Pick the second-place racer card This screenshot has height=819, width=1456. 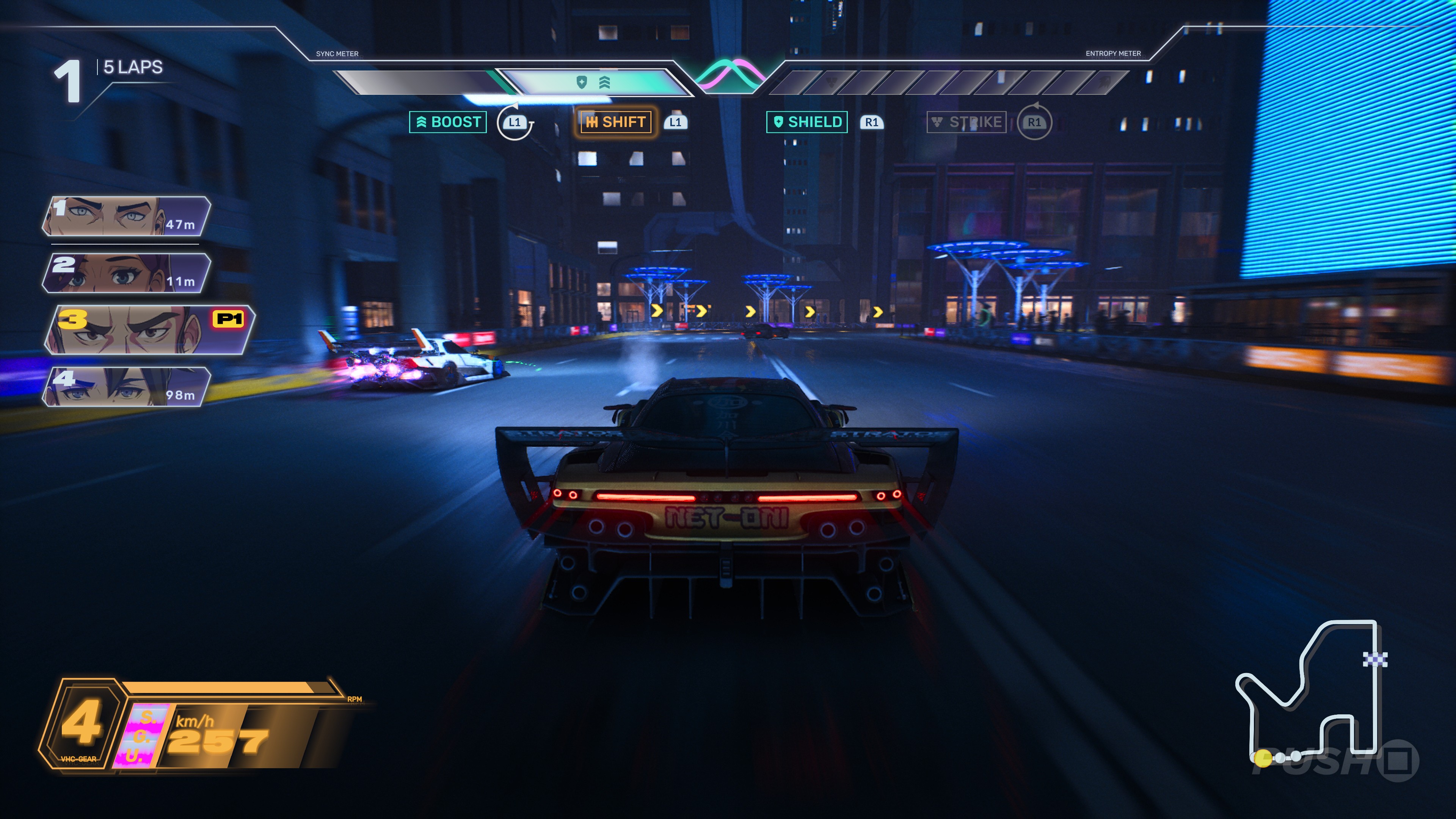tap(126, 273)
